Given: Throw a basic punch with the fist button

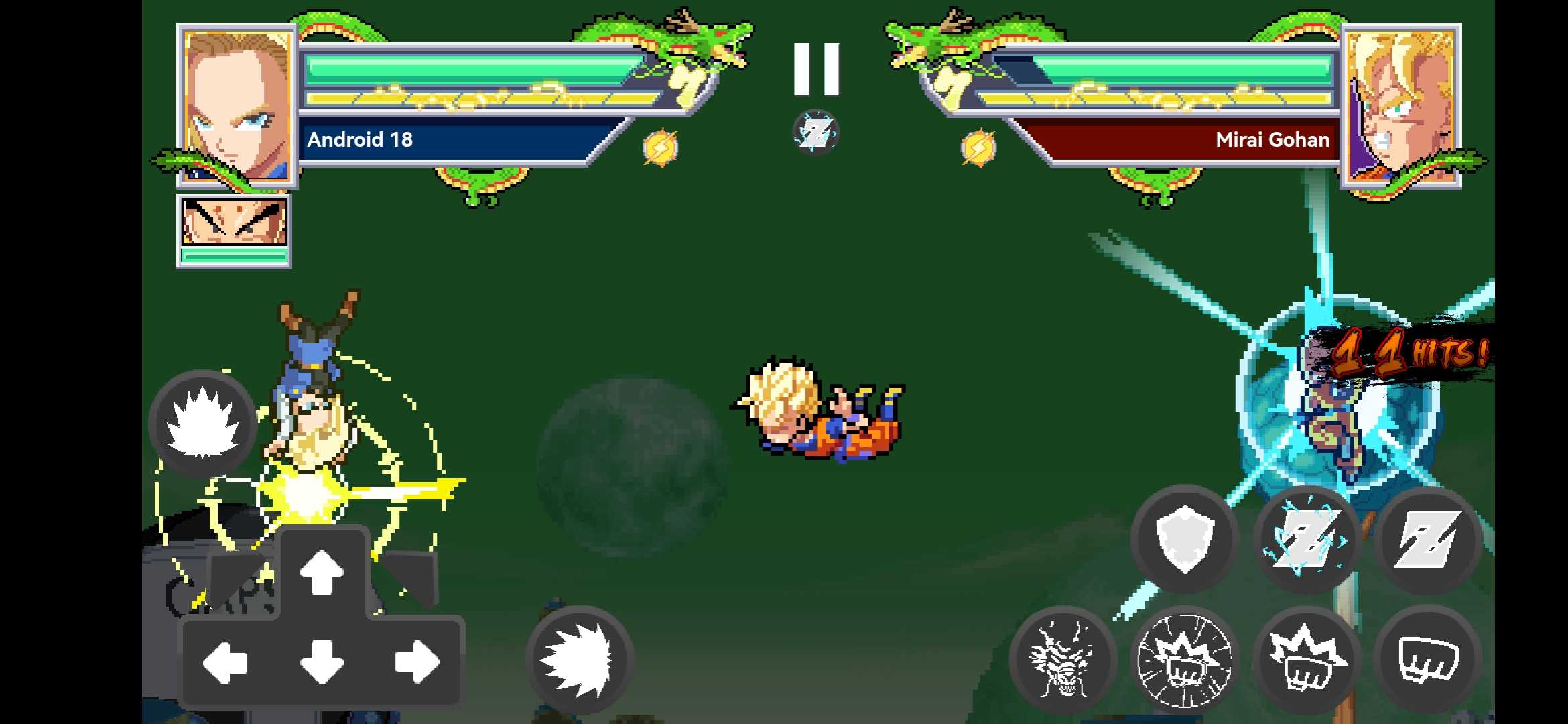Looking at the screenshot, I should point(1427,660).
